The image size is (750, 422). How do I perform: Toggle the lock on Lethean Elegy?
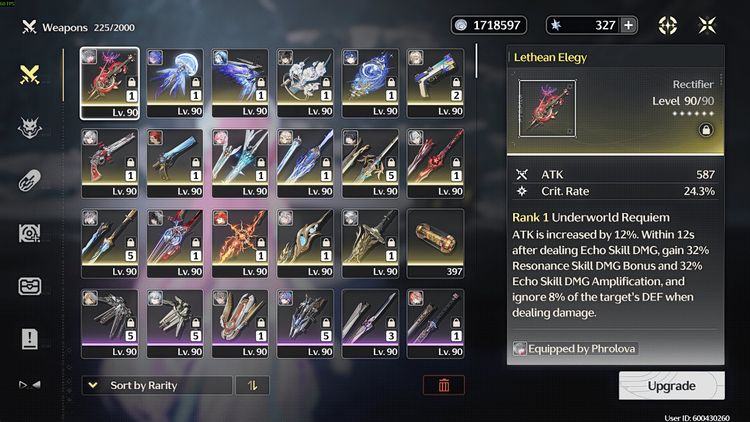[706, 129]
